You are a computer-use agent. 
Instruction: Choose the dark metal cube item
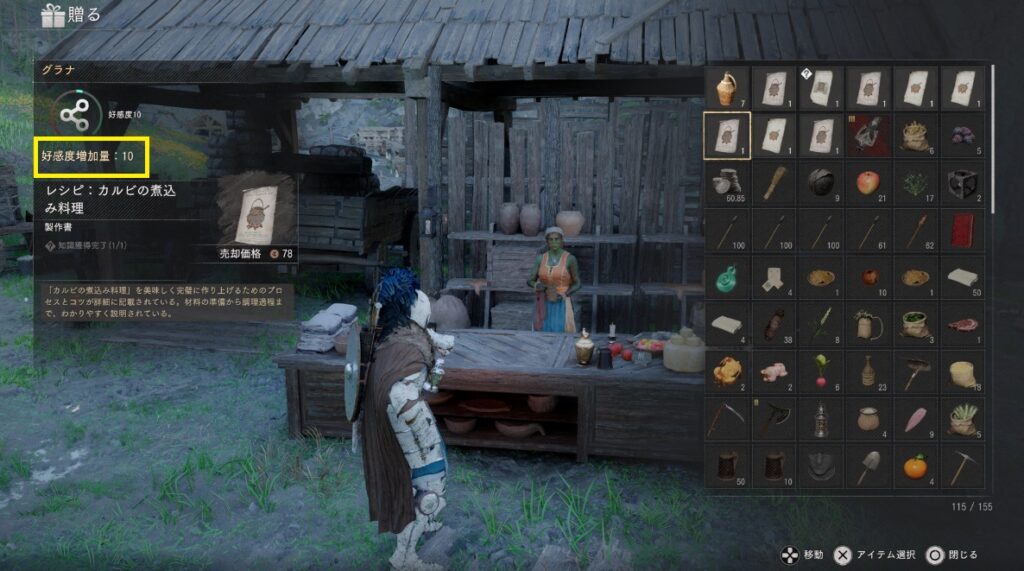962,182
